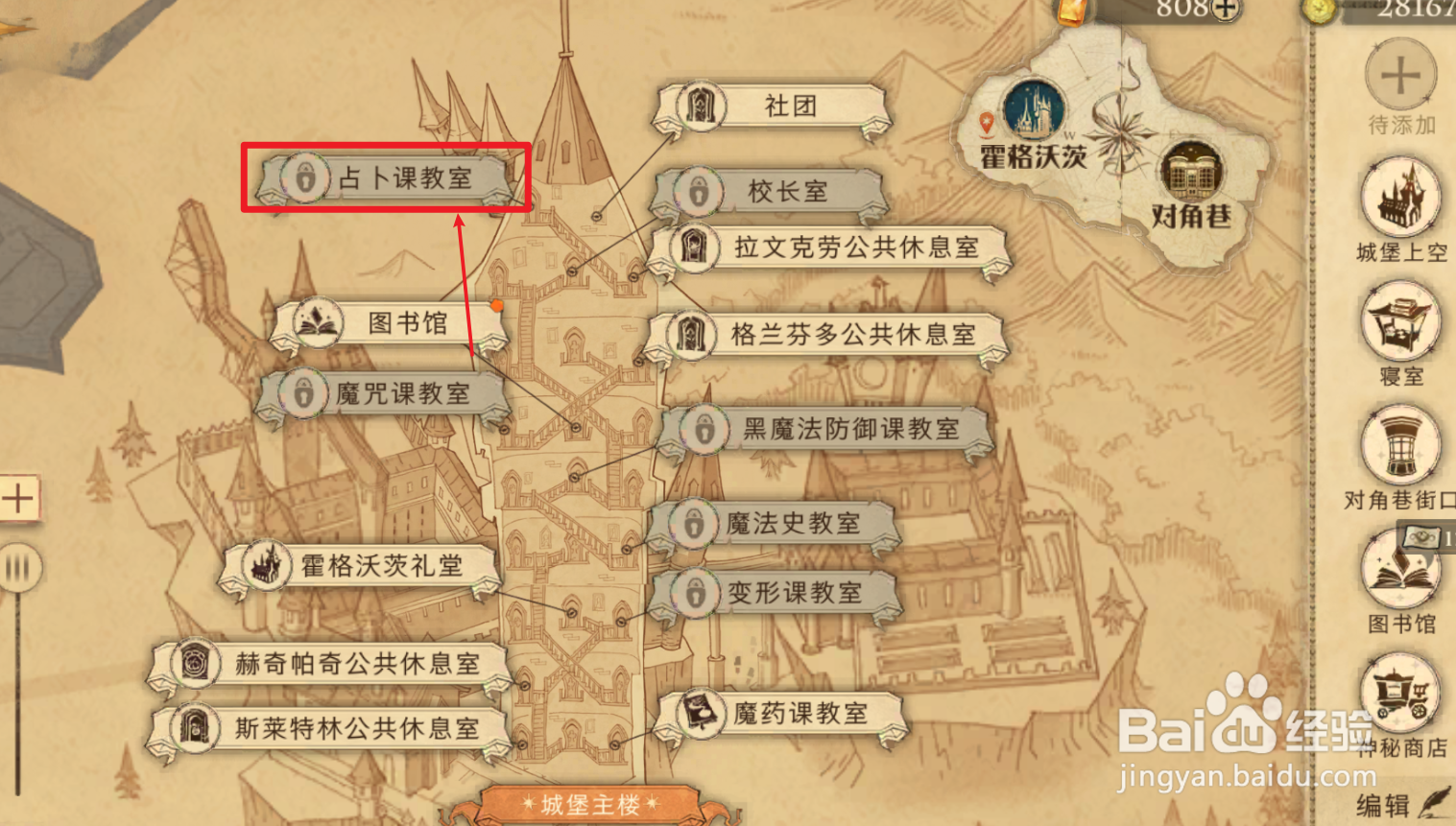Viewport: 1456px width, 826px height.
Task: Click the potions book icon on 魔药课教室
Action: pyautogui.click(x=701, y=712)
